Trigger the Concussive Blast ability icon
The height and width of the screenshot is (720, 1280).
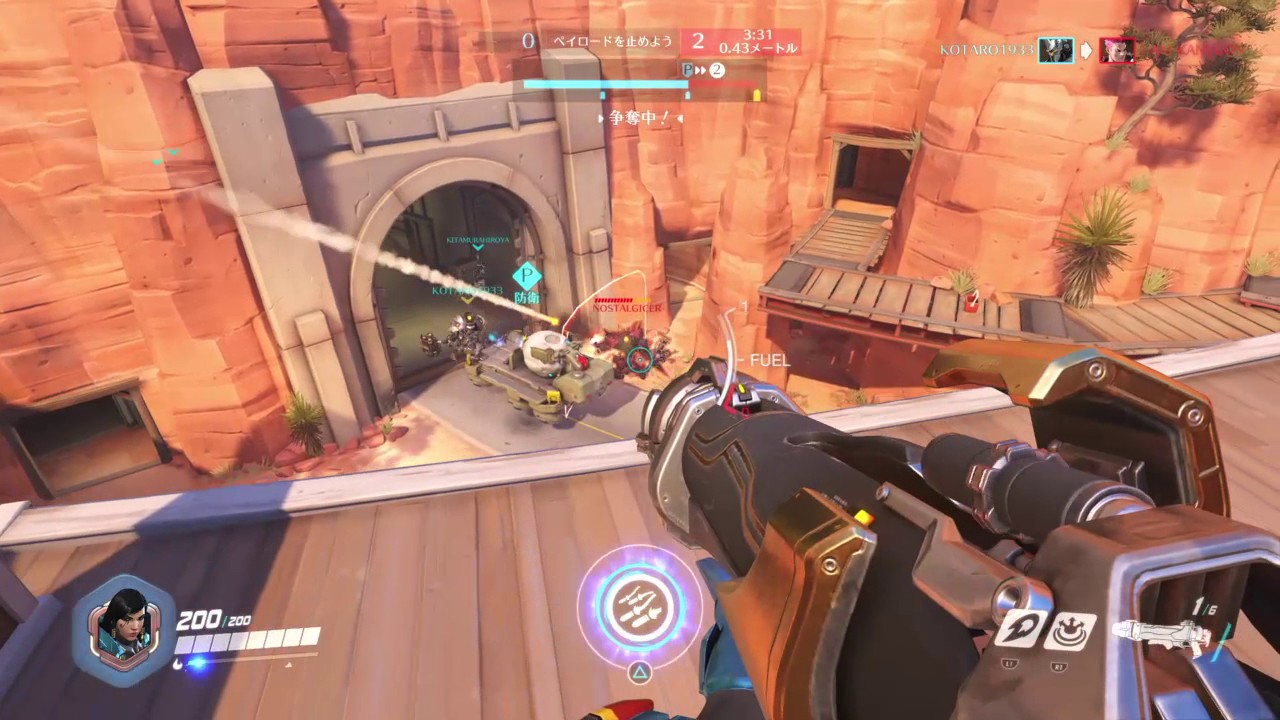[1070, 630]
